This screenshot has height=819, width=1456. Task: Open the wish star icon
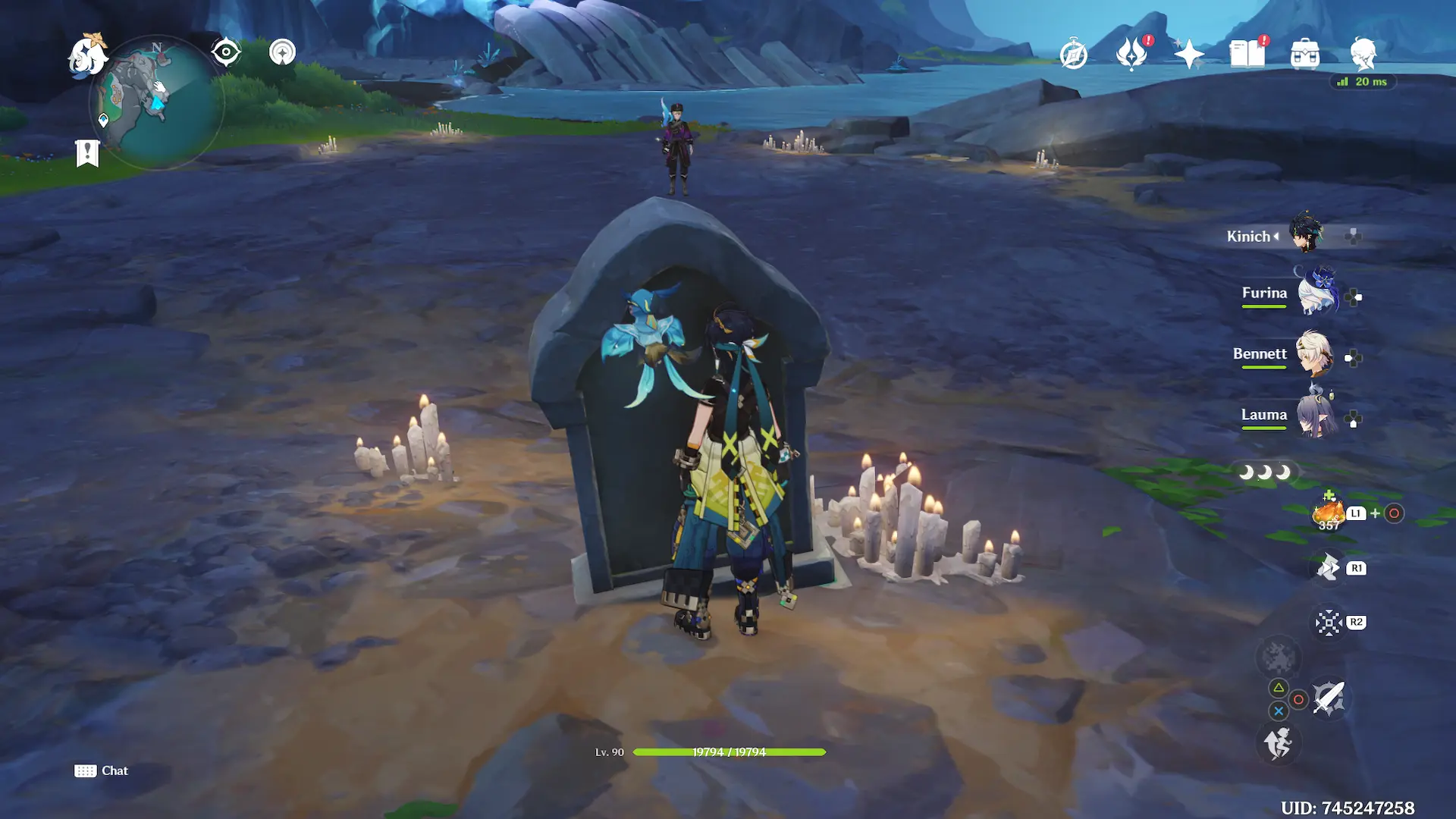pyautogui.click(x=1189, y=55)
